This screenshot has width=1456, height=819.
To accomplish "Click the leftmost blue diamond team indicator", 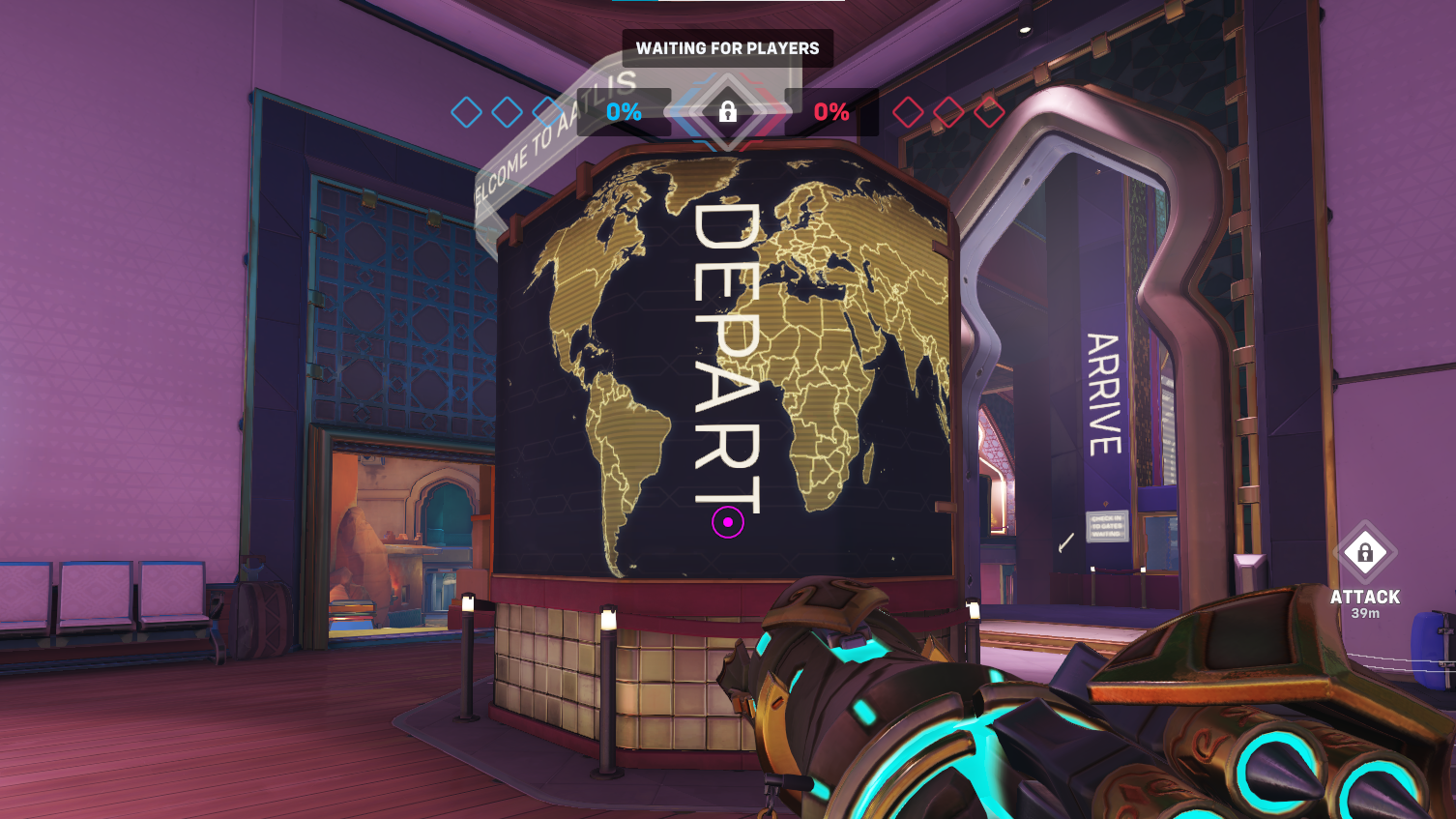I will (x=468, y=111).
